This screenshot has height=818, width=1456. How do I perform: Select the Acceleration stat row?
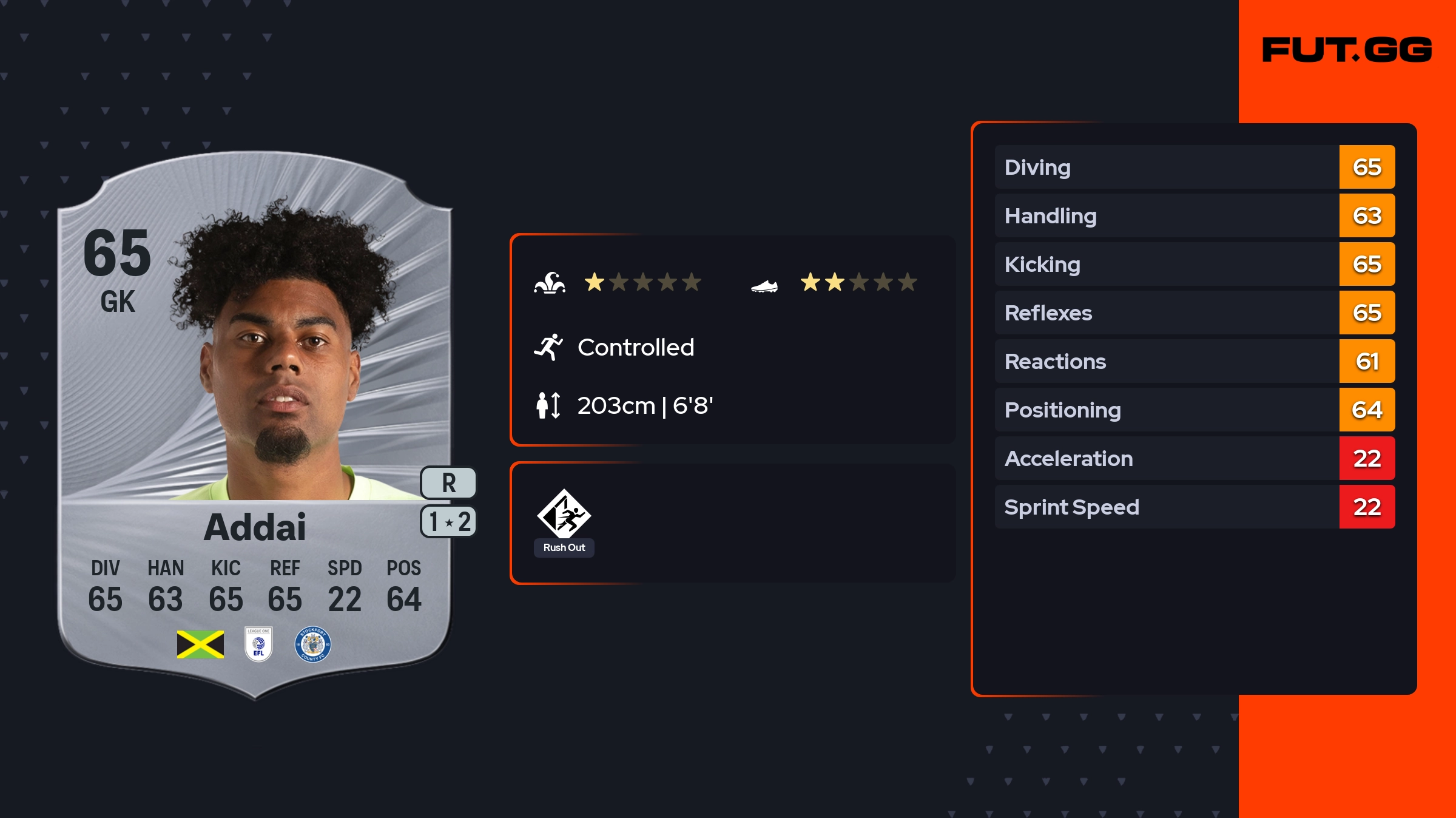1194,458
